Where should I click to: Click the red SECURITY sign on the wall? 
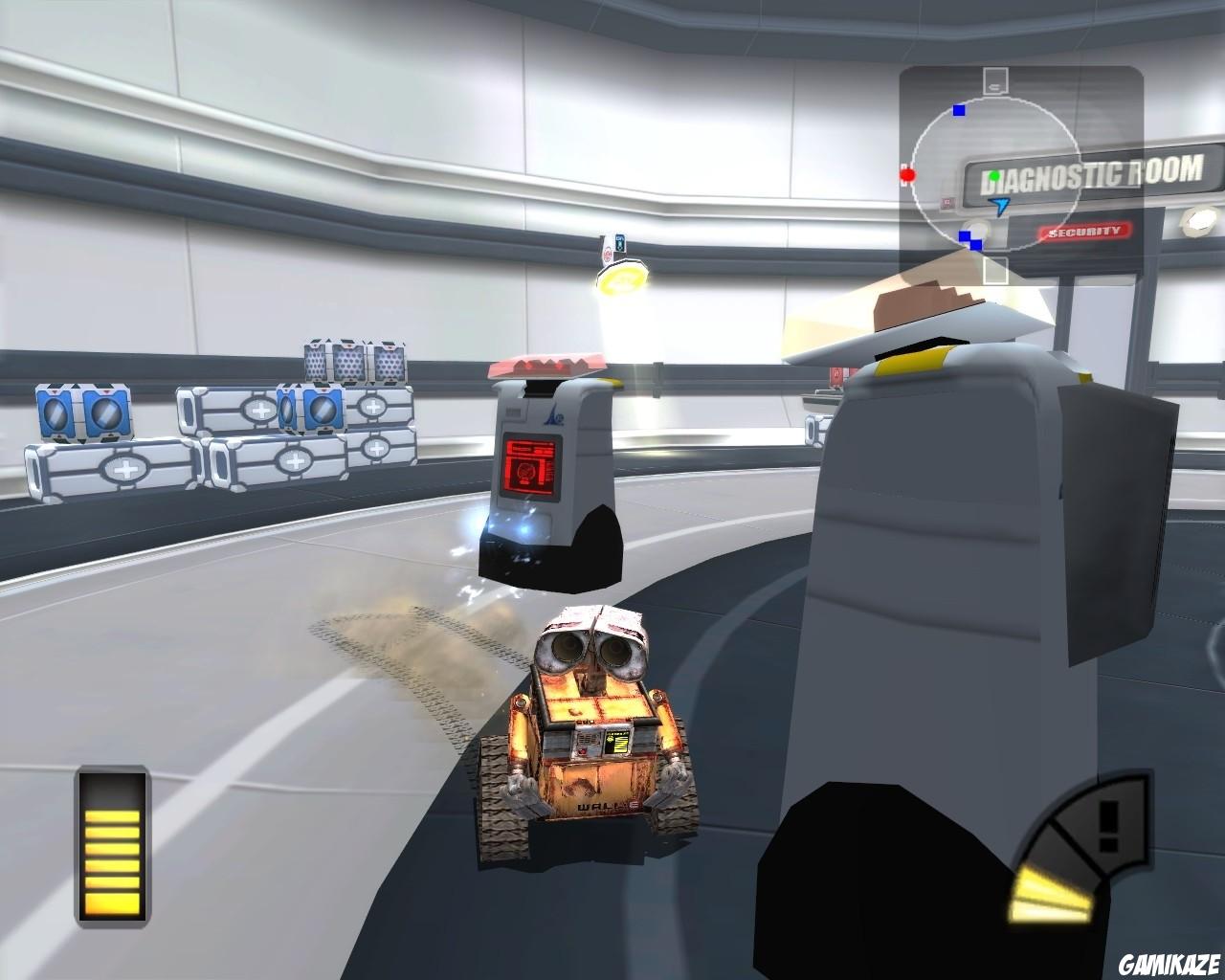(x=1085, y=233)
